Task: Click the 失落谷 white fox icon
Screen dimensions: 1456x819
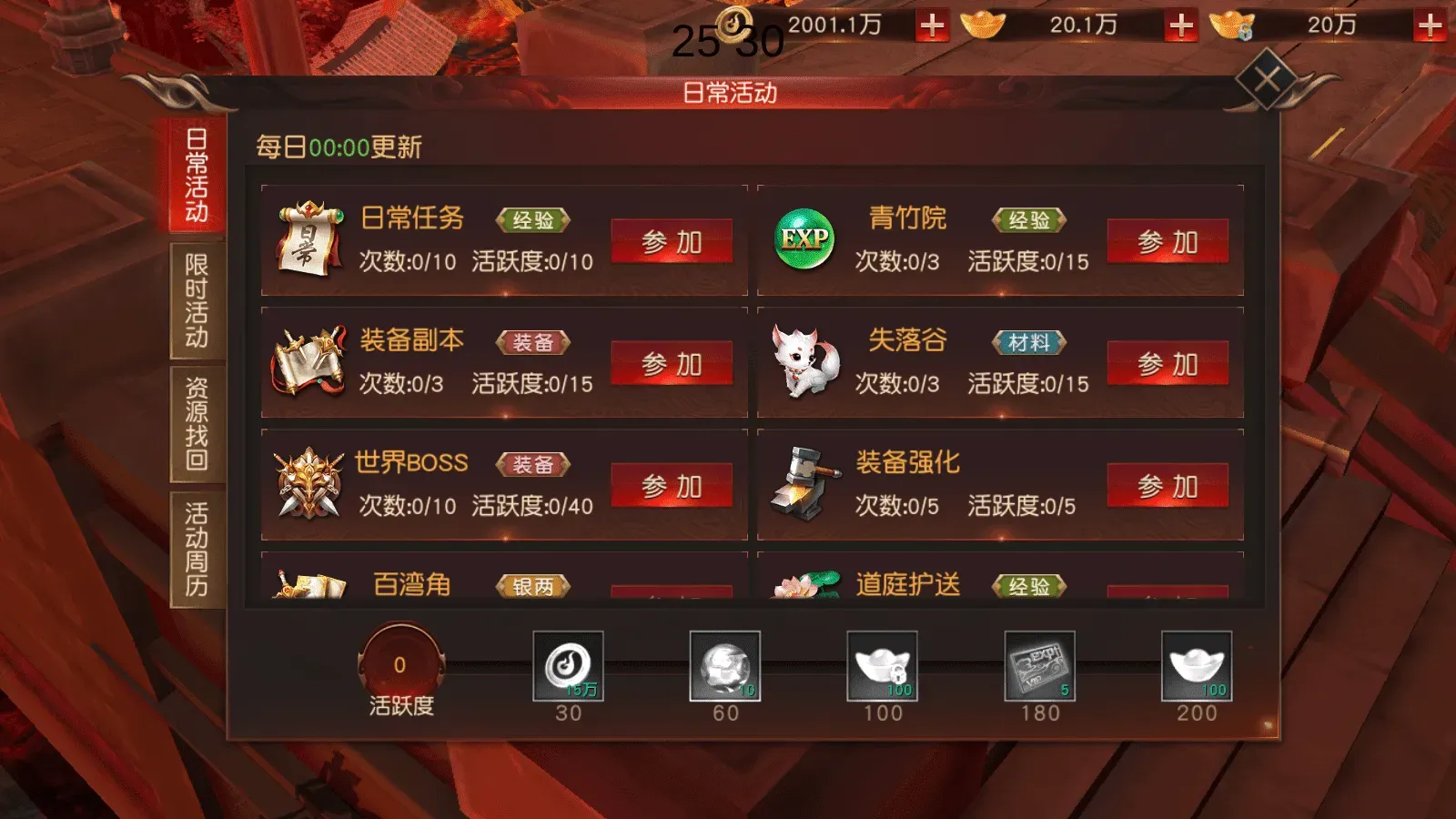Action: coord(806,361)
